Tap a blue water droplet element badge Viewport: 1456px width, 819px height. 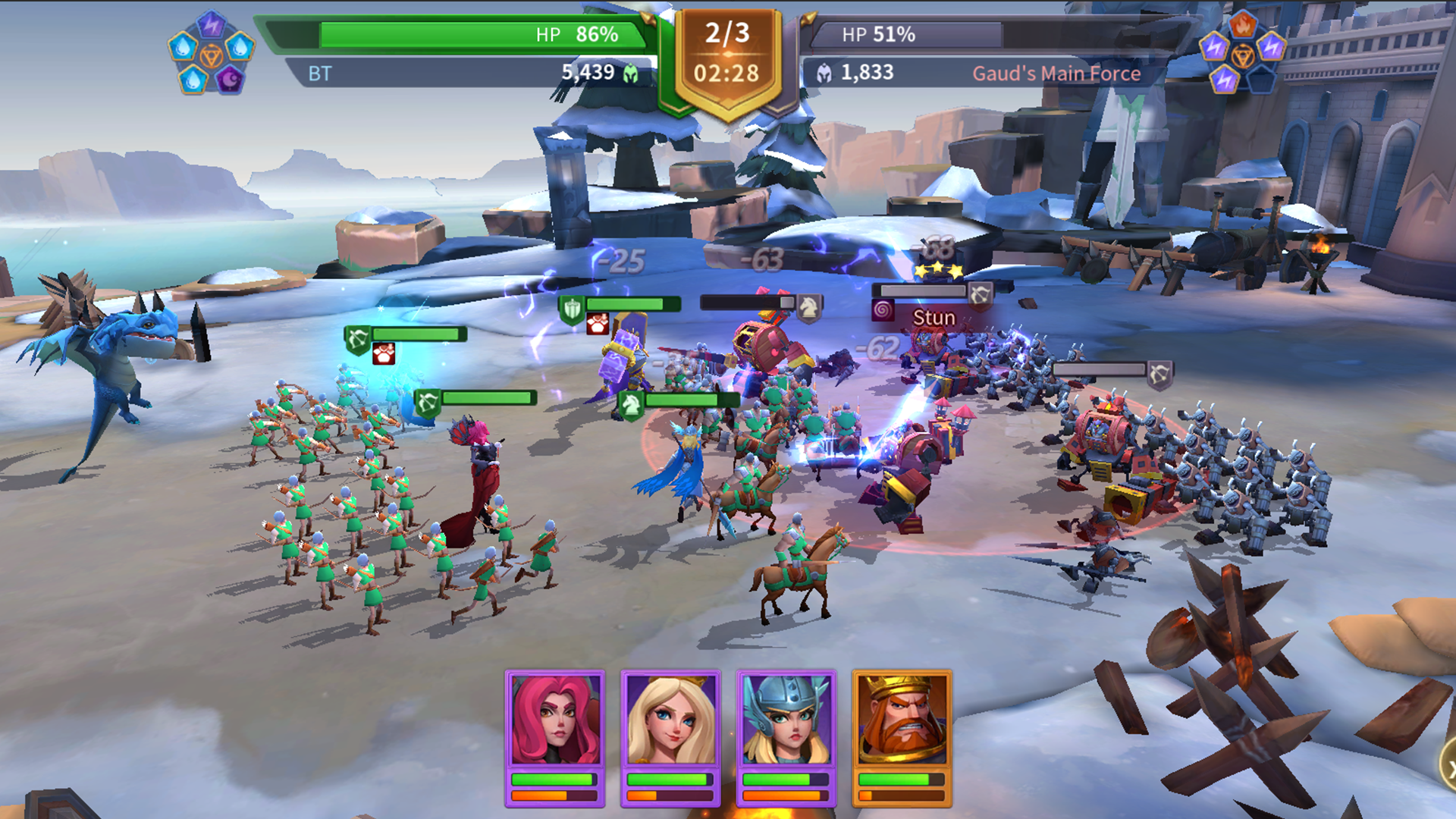click(183, 47)
